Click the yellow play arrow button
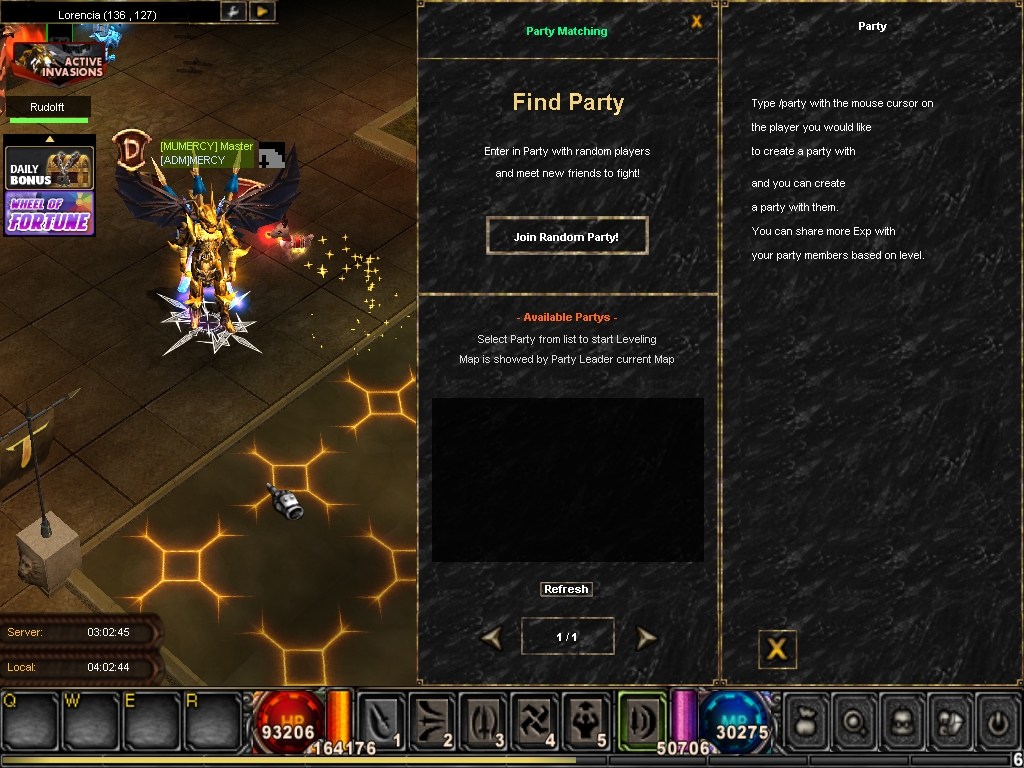 pos(262,12)
